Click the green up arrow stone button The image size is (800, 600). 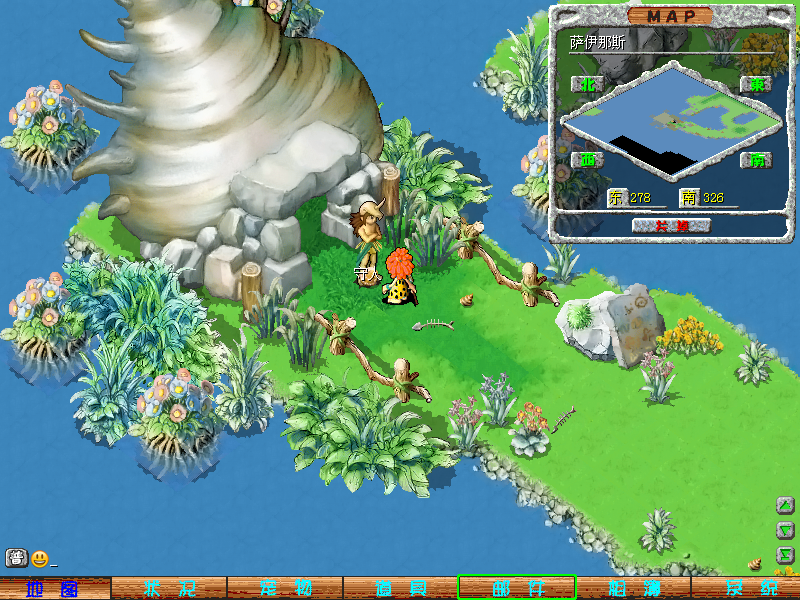pos(786,506)
